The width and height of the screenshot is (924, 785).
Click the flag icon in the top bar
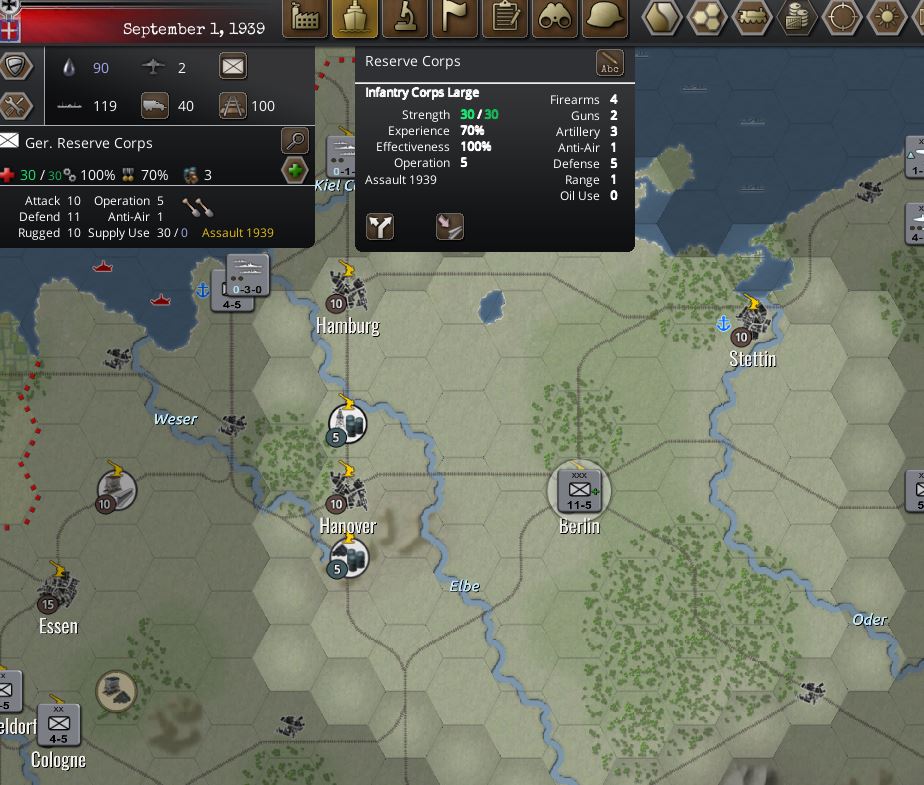pos(455,18)
